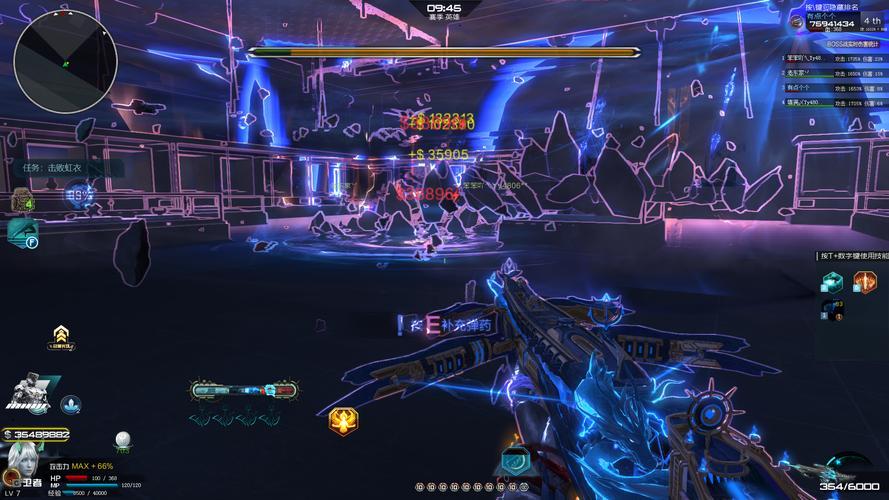Click the gold chevron rank-up icon
This screenshot has height=500, width=889.
(x=62, y=333)
